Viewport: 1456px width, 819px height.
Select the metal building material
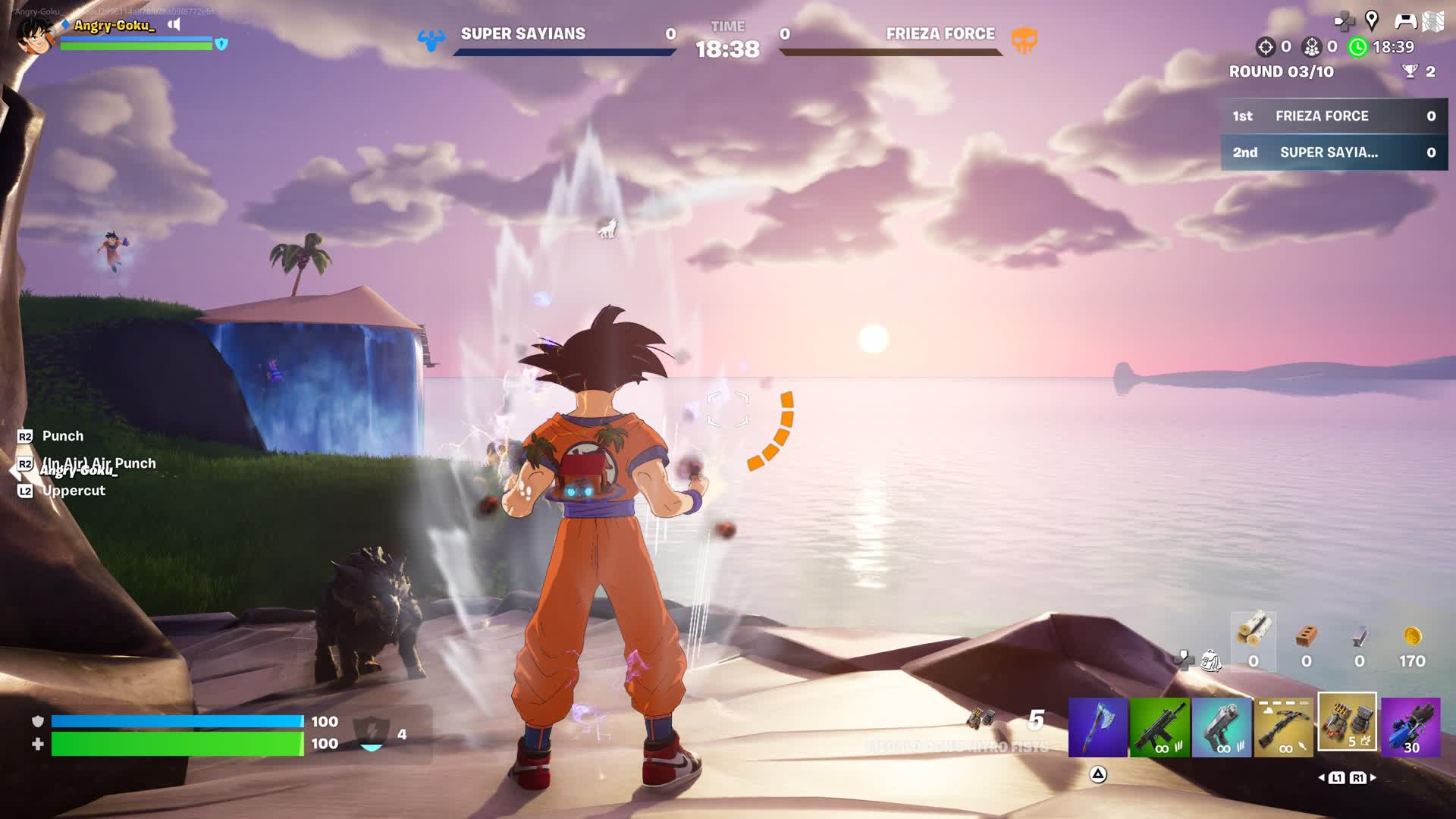[1359, 637]
